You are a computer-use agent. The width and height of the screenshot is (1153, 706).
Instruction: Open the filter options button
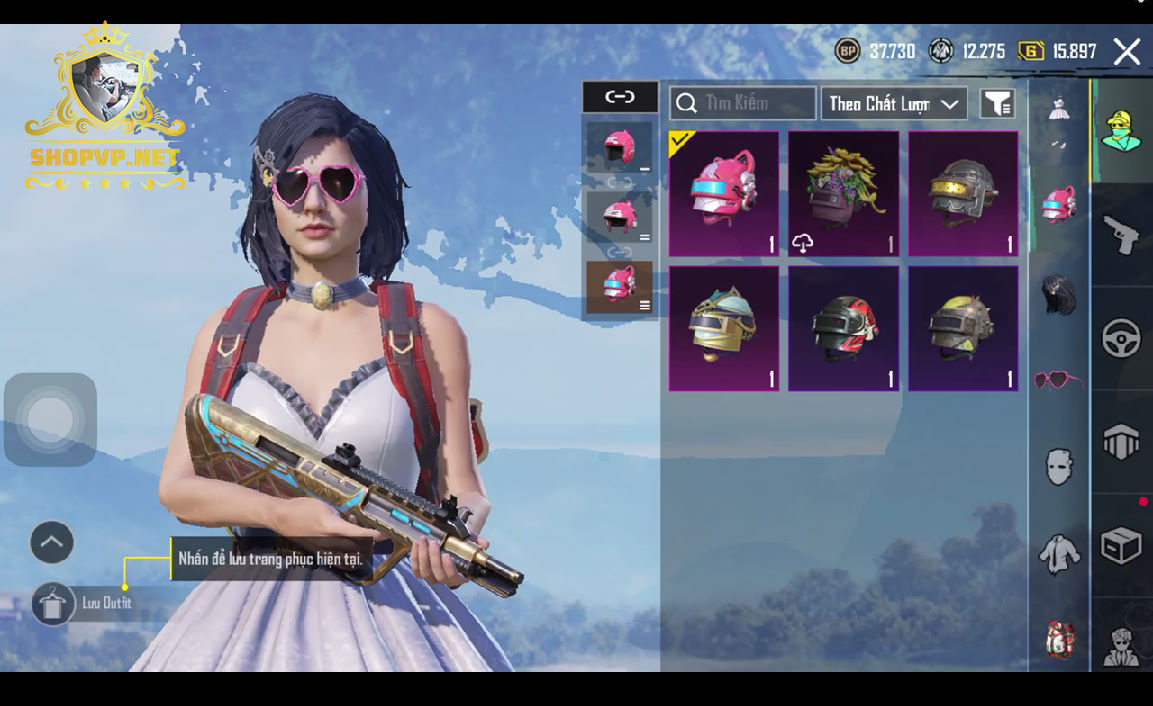(x=997, y=103)
